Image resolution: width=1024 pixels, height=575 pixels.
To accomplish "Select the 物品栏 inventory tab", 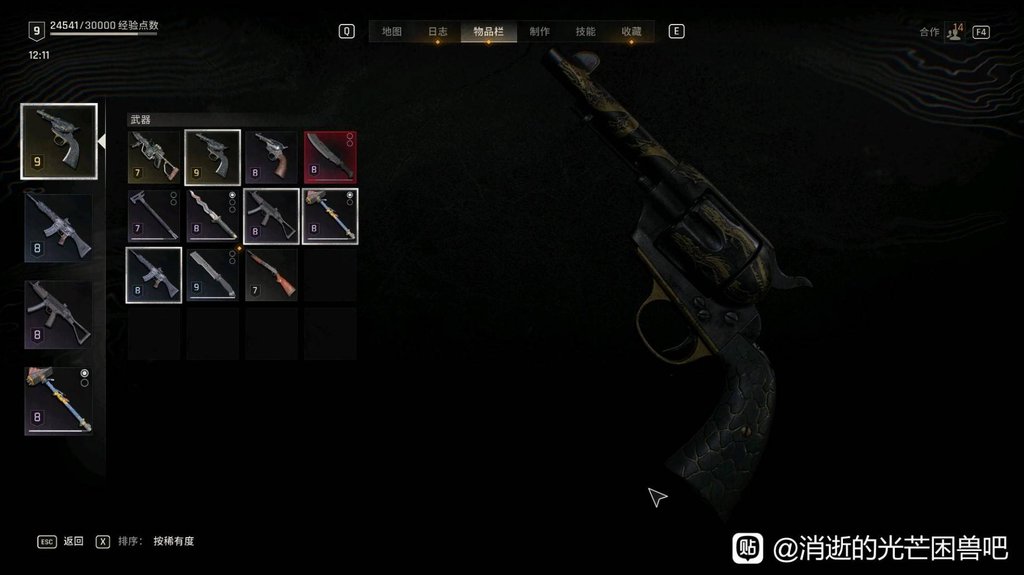I will point(488,31).
